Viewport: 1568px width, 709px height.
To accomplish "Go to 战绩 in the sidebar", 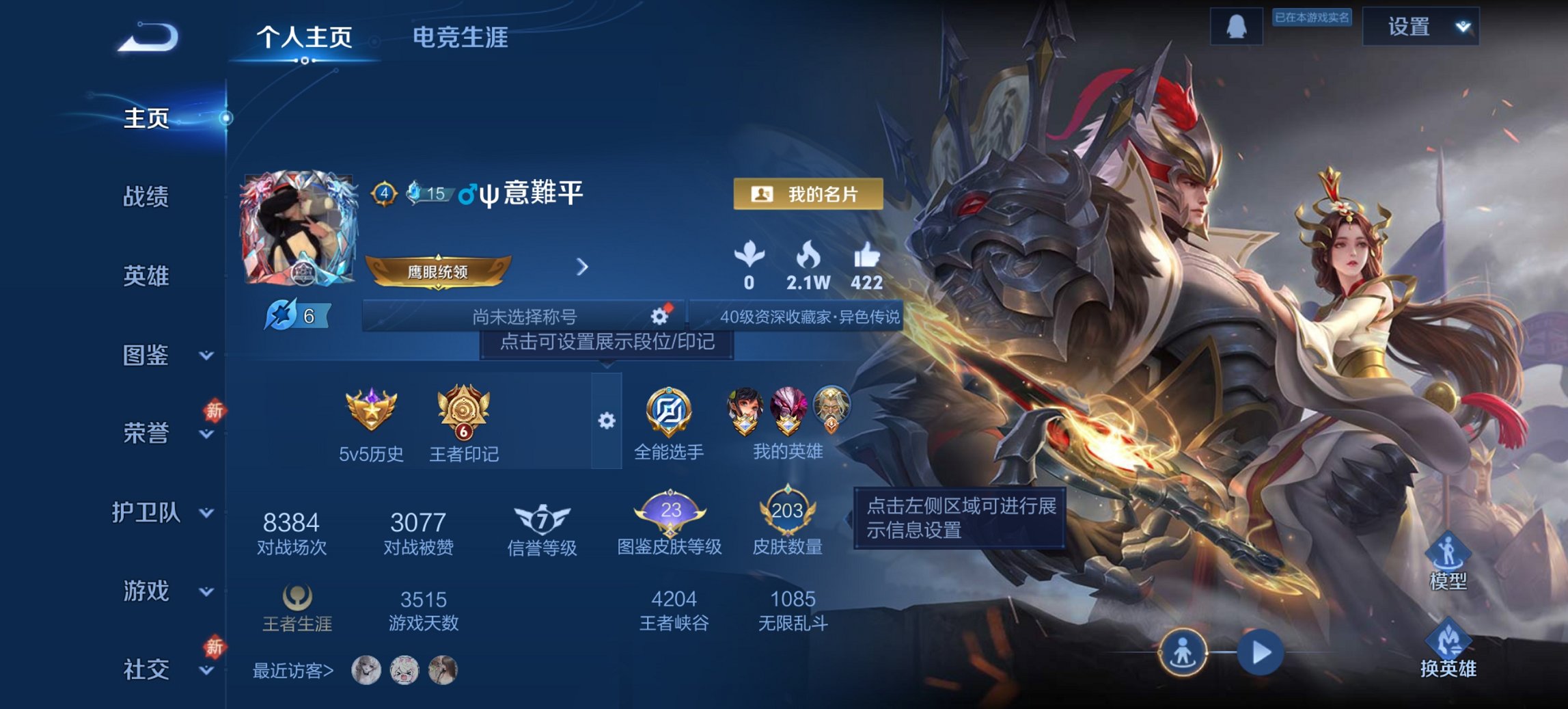I will (146, 198).
